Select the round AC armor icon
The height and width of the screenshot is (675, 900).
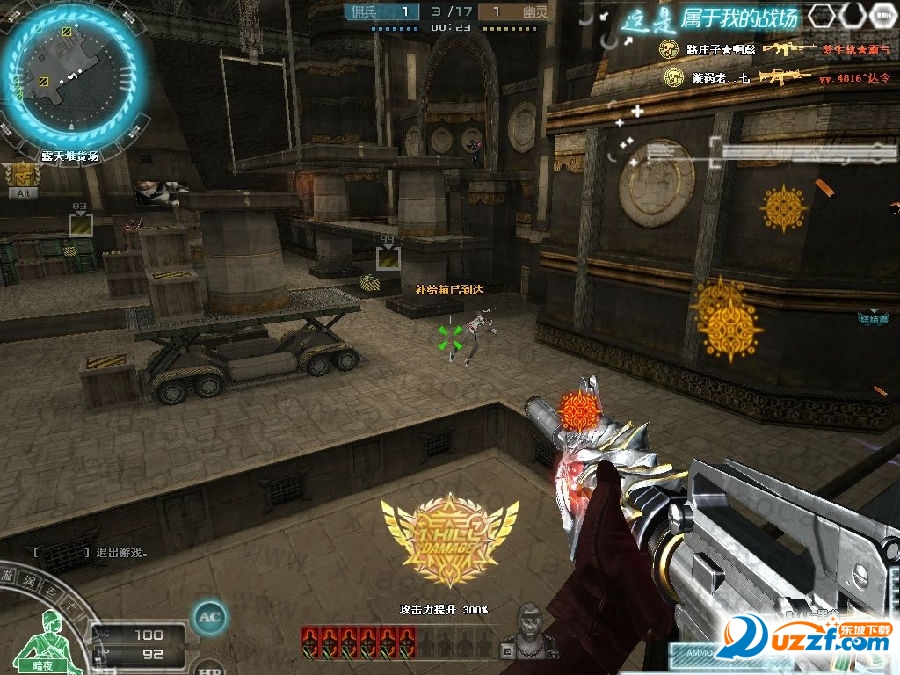coord(209,618)
